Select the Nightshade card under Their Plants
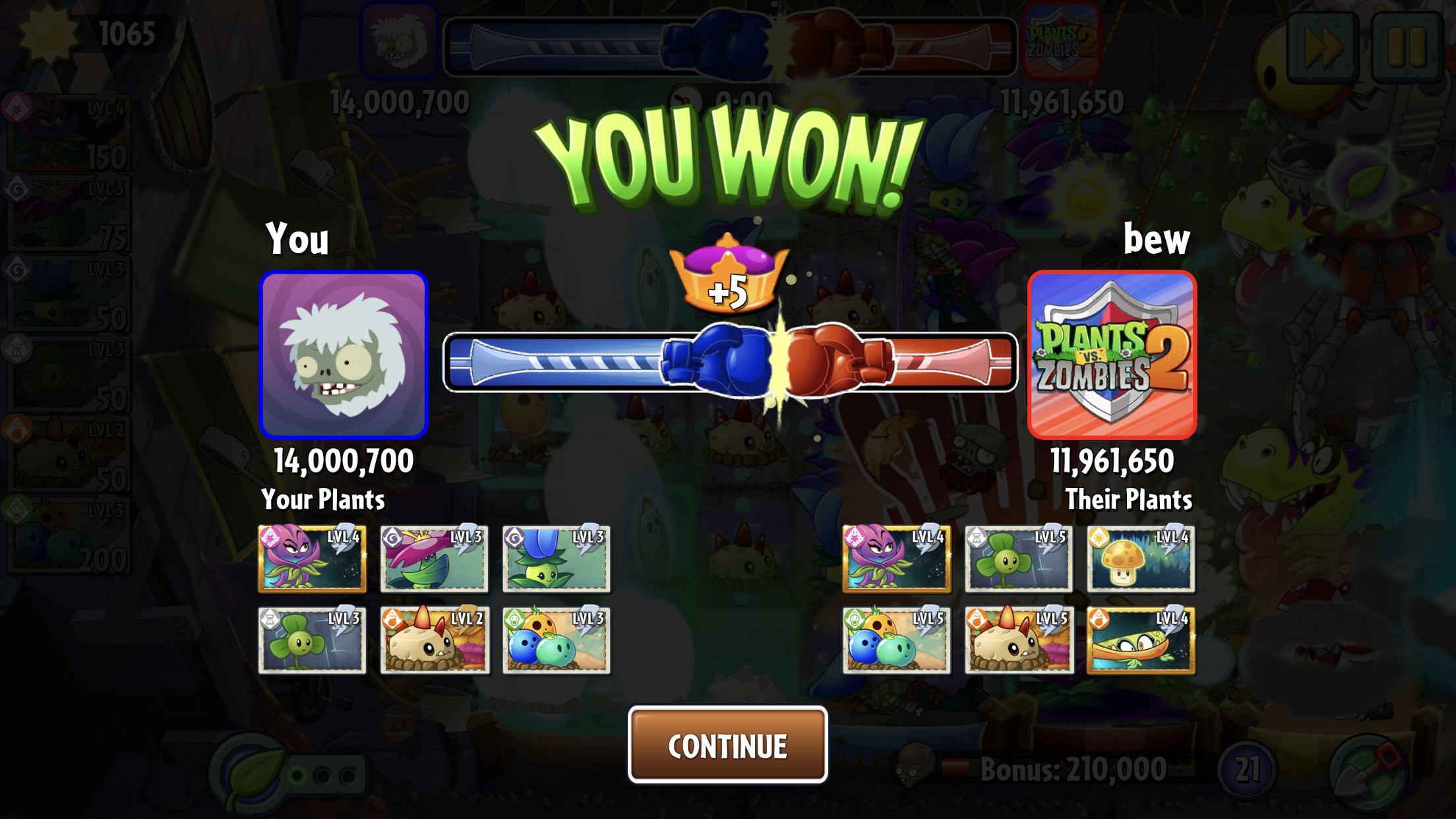The width and height of the screenshot is (1456, 819). pyautogui.click(x=896, y=559)
